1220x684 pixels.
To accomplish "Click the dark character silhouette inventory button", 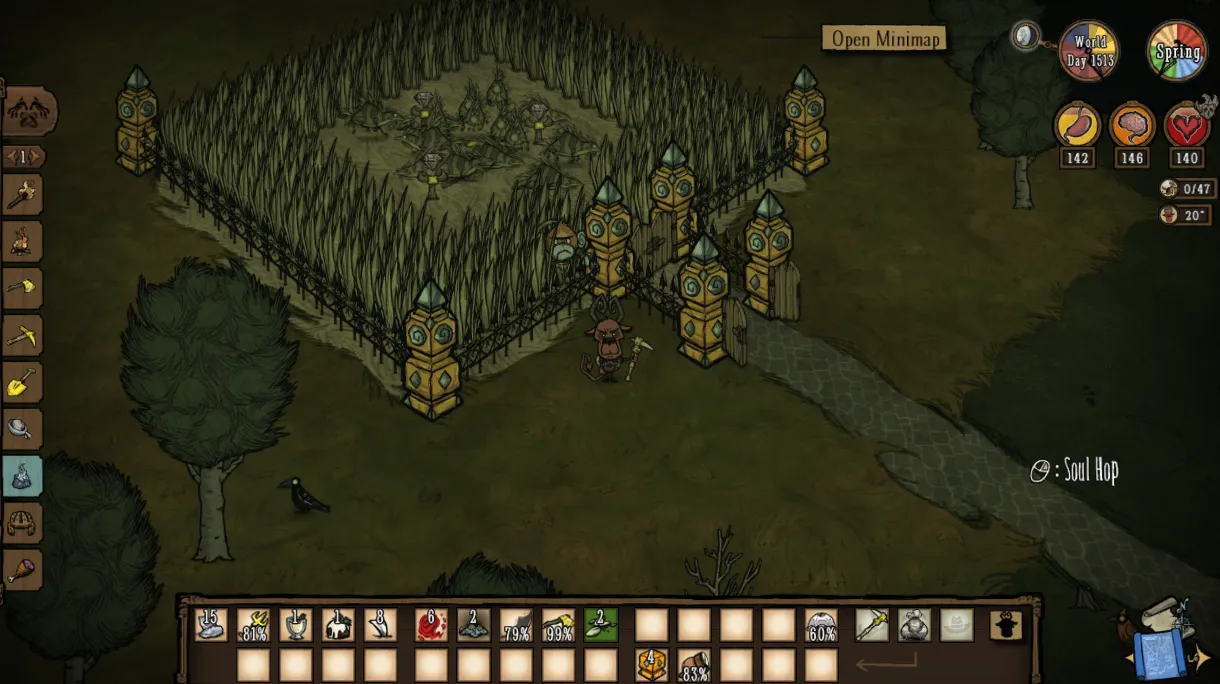I will pos(1006,625).
